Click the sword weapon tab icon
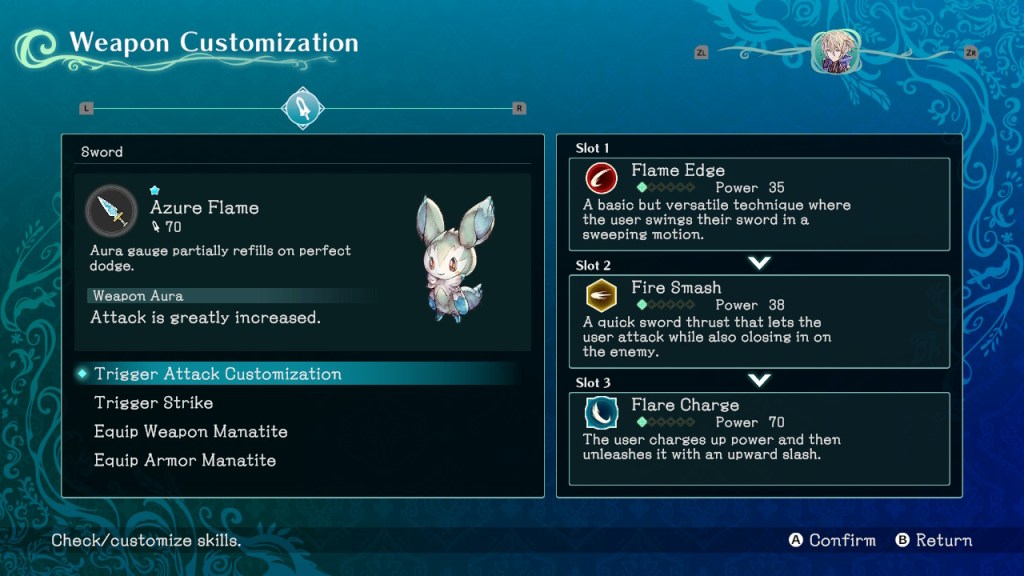This screenshot has width=1024, height=576. pyautogui.click(x=302, y=108)
